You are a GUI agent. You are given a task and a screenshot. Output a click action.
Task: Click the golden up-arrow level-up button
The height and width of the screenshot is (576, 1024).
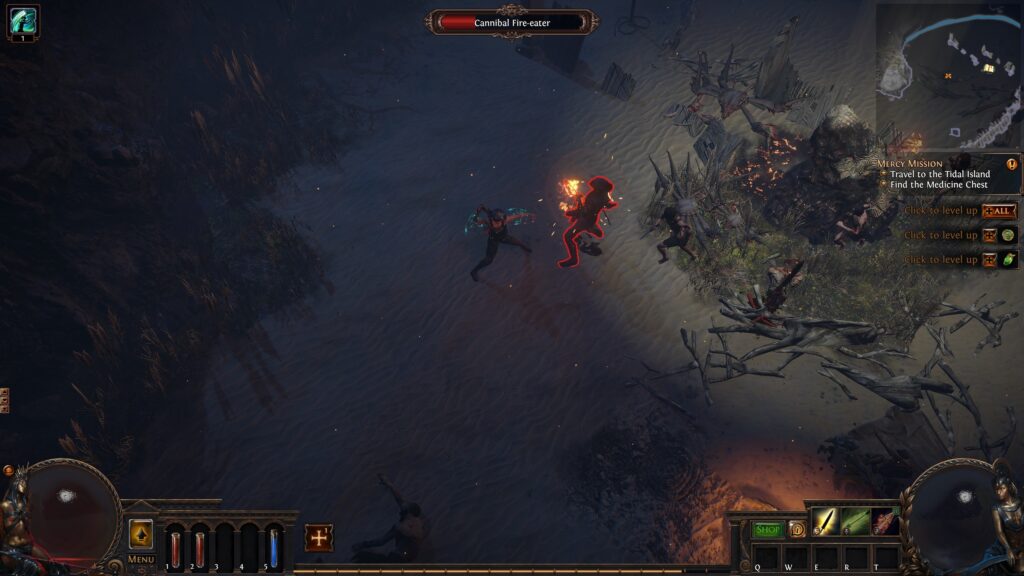click(x=141, y=534)
